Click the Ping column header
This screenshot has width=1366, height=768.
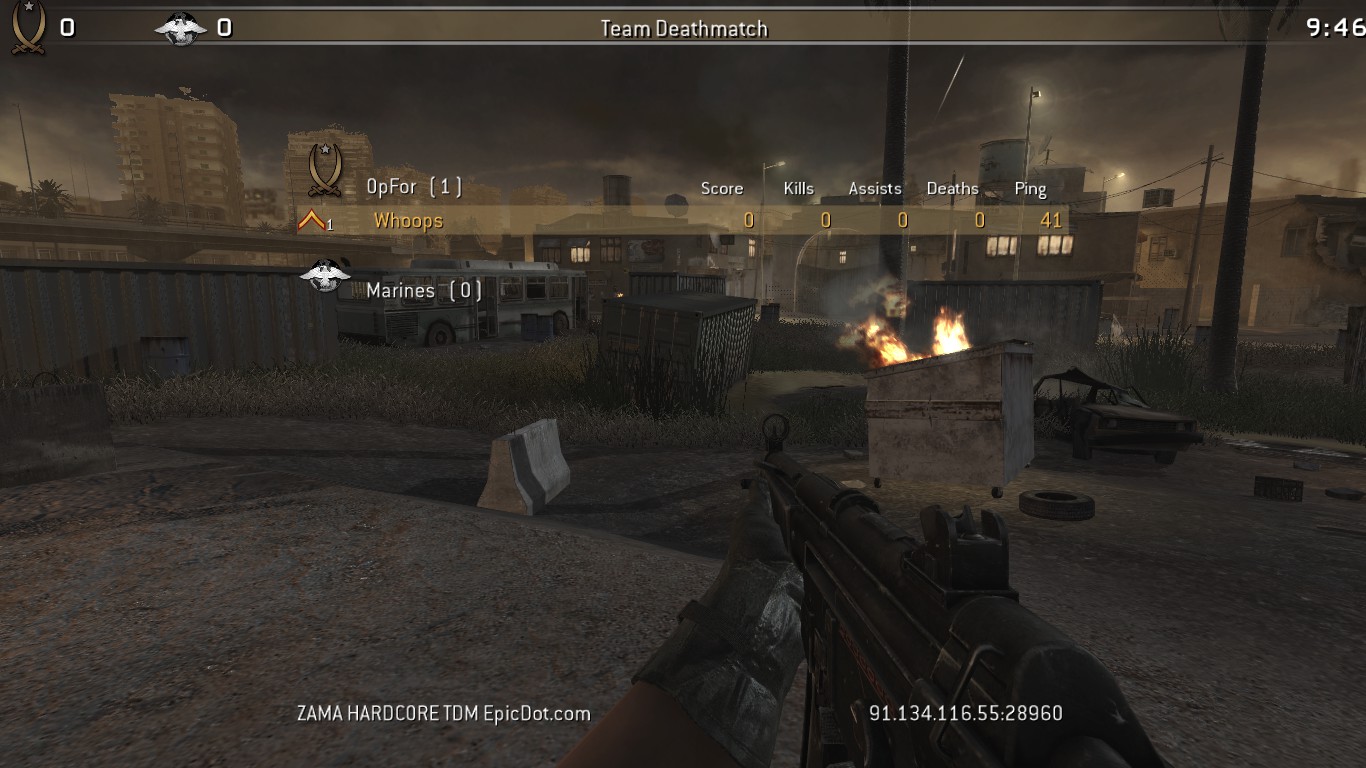[1030, 188]
